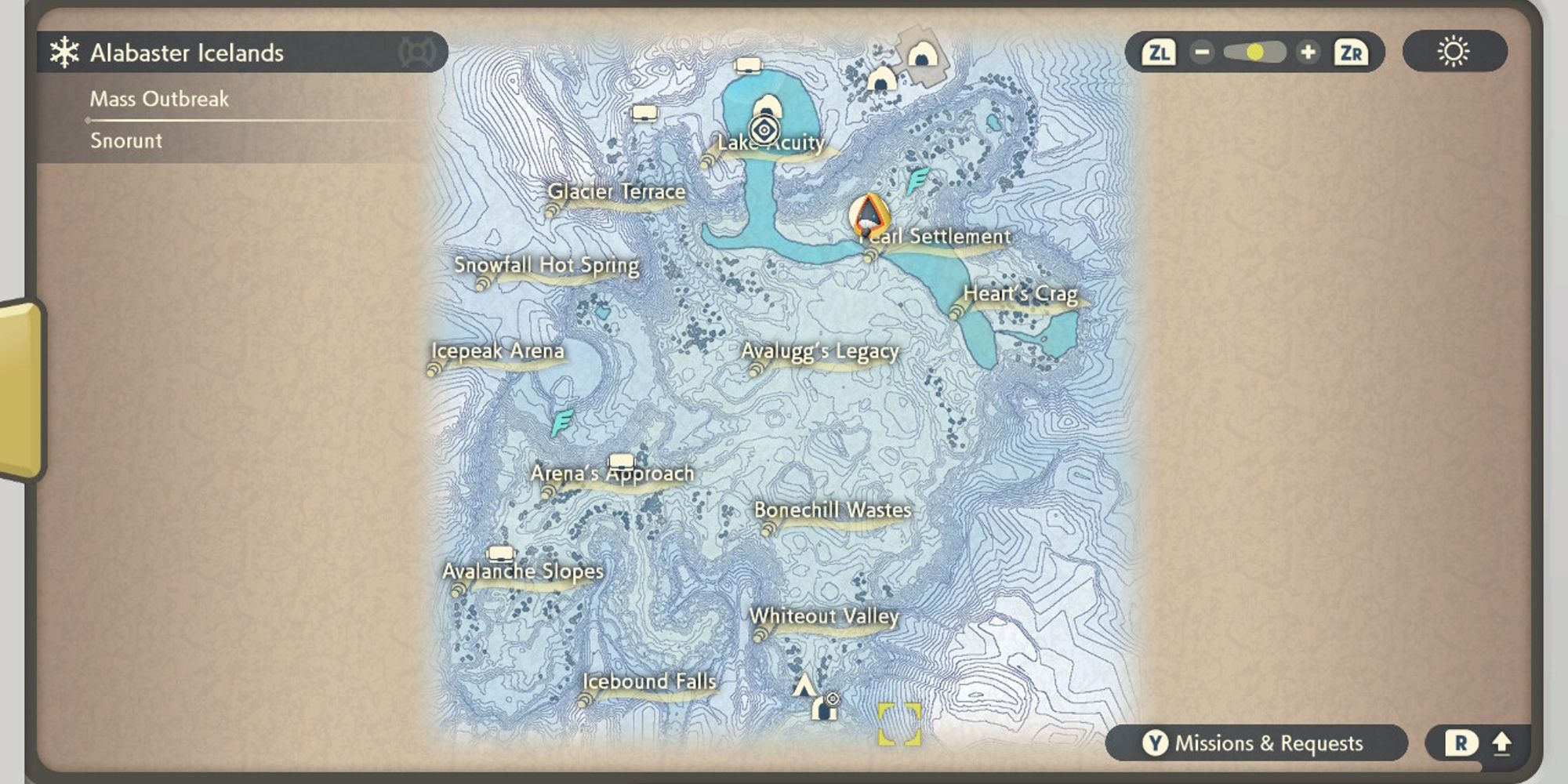Select the Snorunt outbreak entry
1568x784 pixels.
pyautogui.click(x=126, y=141)
